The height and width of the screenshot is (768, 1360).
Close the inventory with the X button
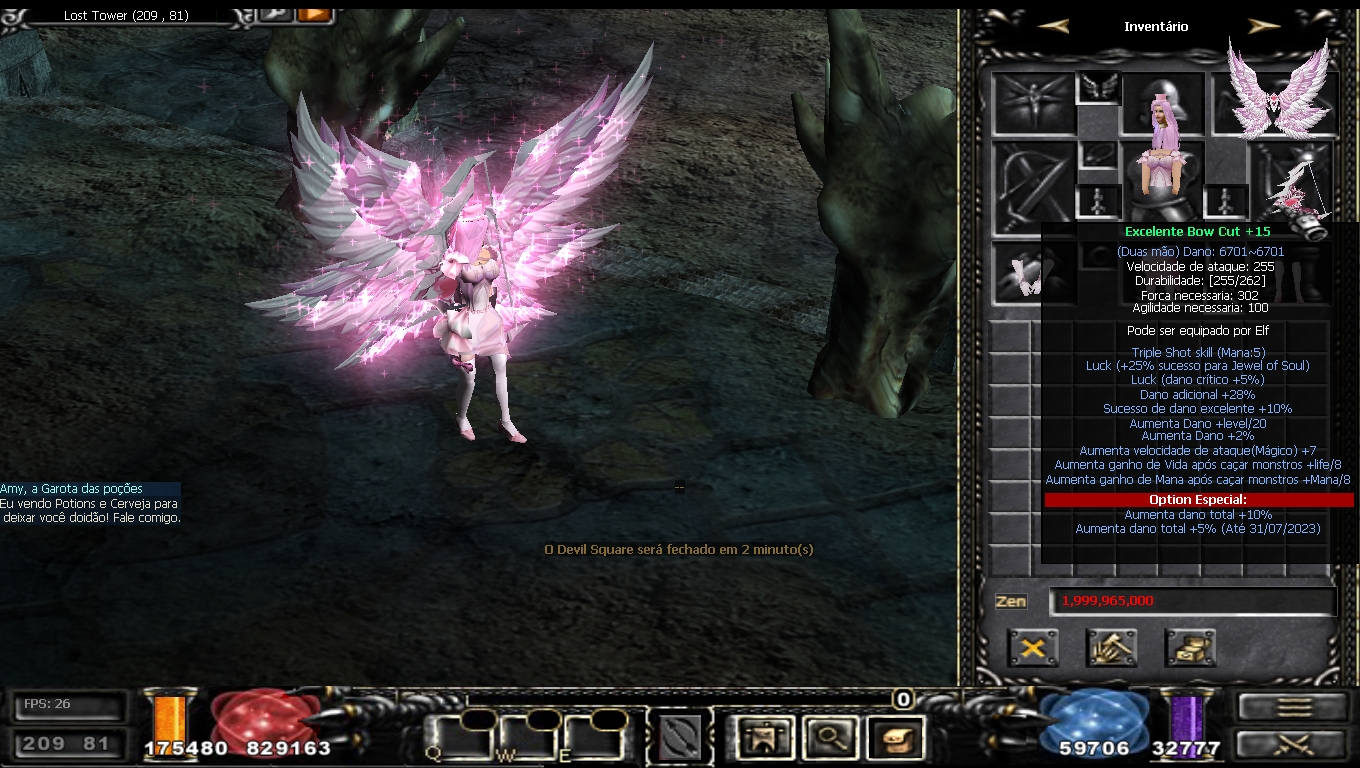pyautogui.click(x=1033, y=648)
